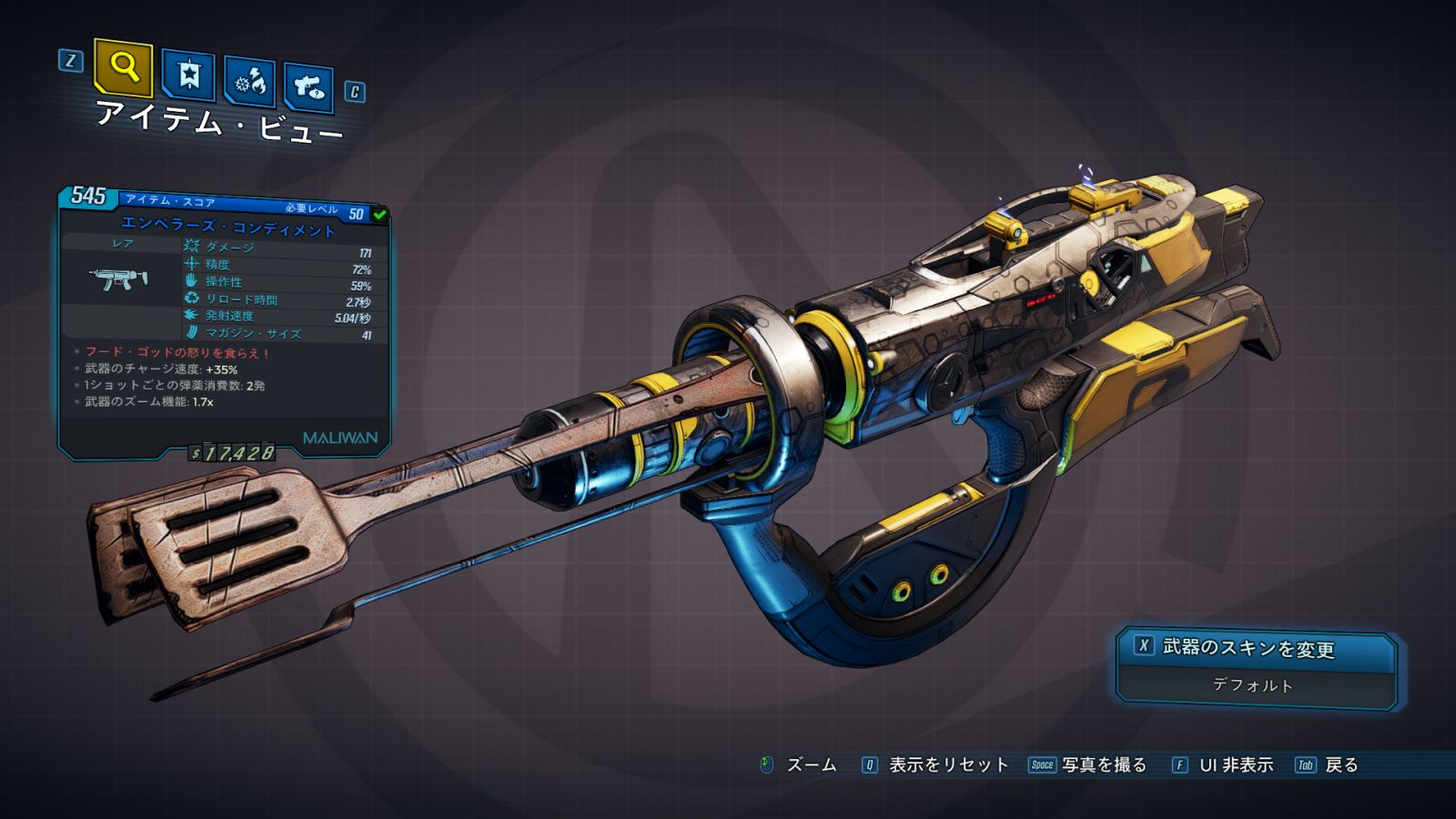Take a photo with 写真を撮る
1456x819 pixels.
tap(1103, 765)
